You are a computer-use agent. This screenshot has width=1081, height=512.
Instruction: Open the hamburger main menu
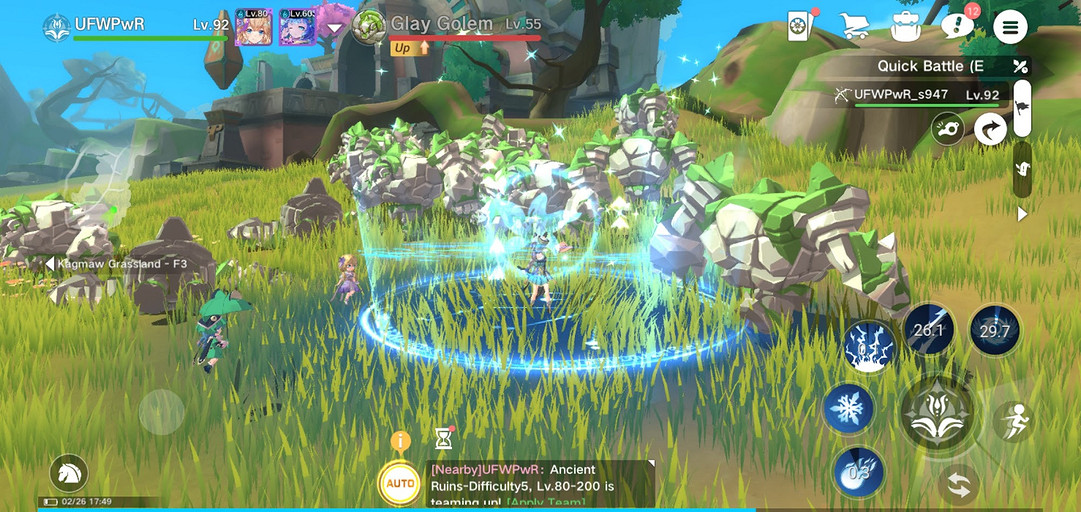click(1010, 27)
